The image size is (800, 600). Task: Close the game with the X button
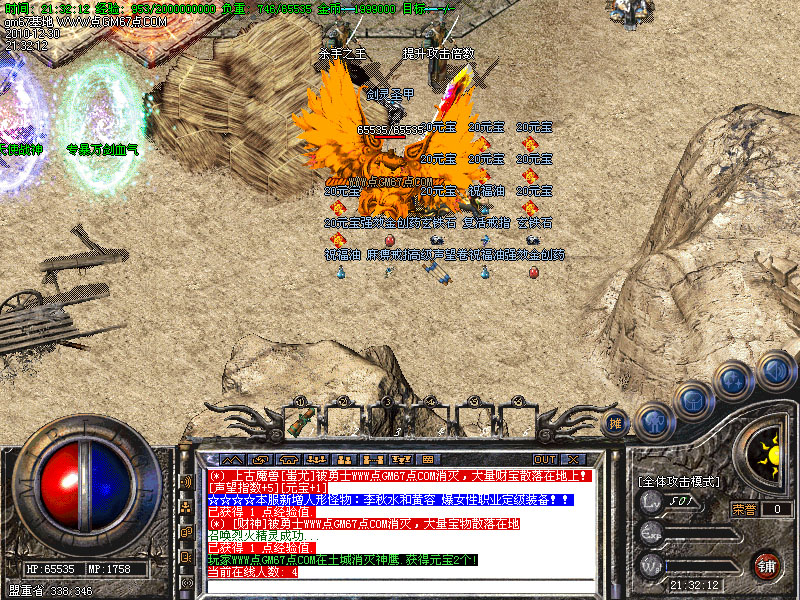pos(575,460)
